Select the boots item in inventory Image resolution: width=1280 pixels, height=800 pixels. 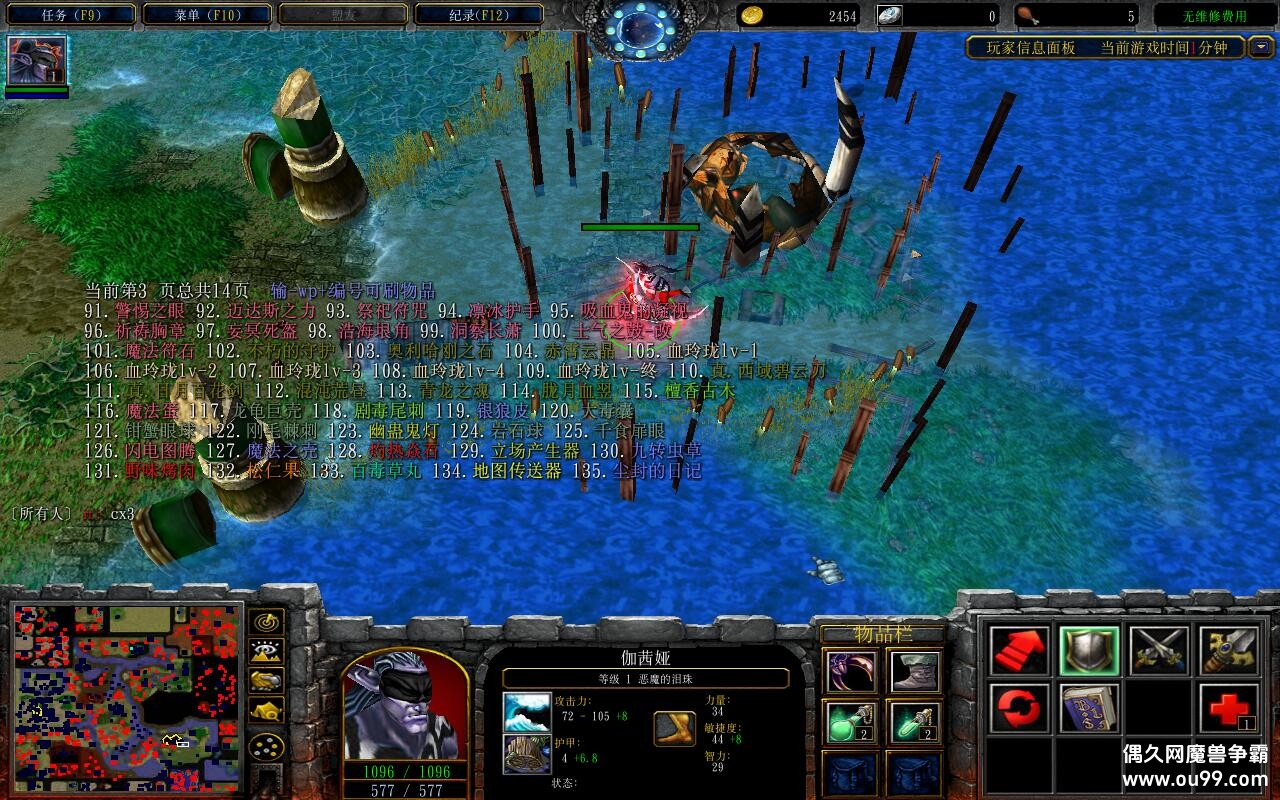915,671
